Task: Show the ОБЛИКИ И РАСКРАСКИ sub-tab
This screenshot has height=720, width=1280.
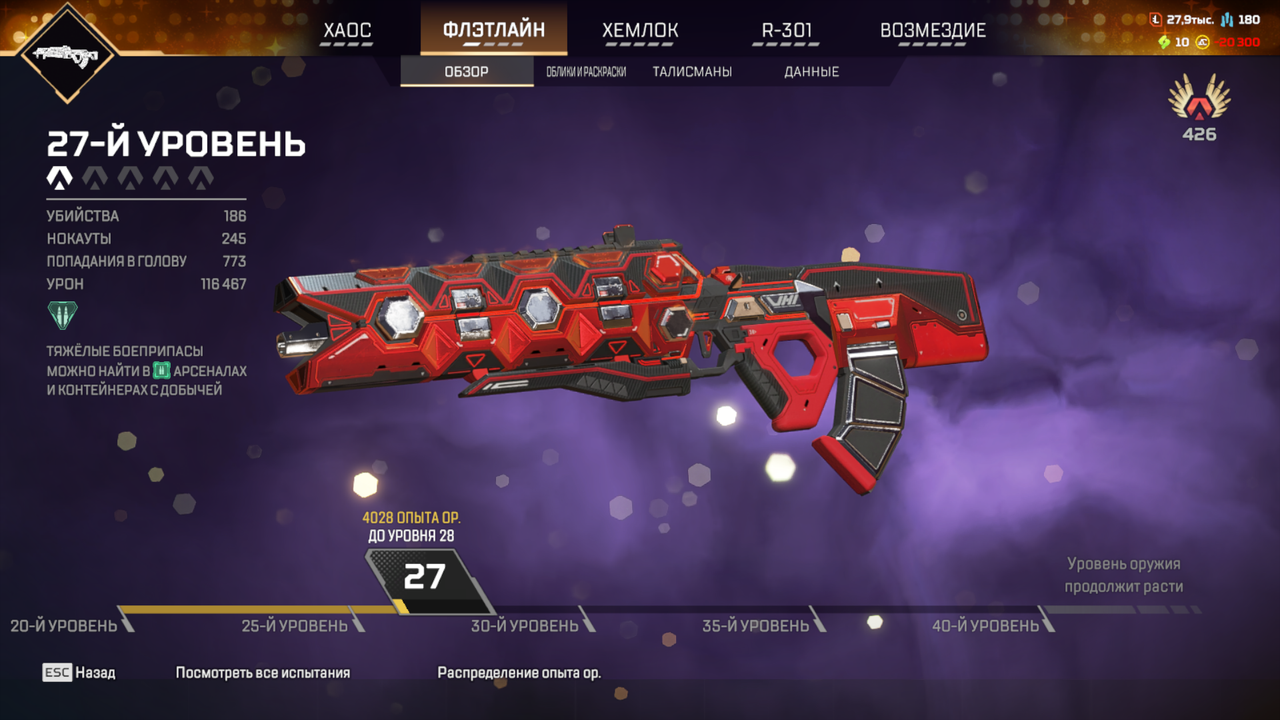Action: point(586,72)
